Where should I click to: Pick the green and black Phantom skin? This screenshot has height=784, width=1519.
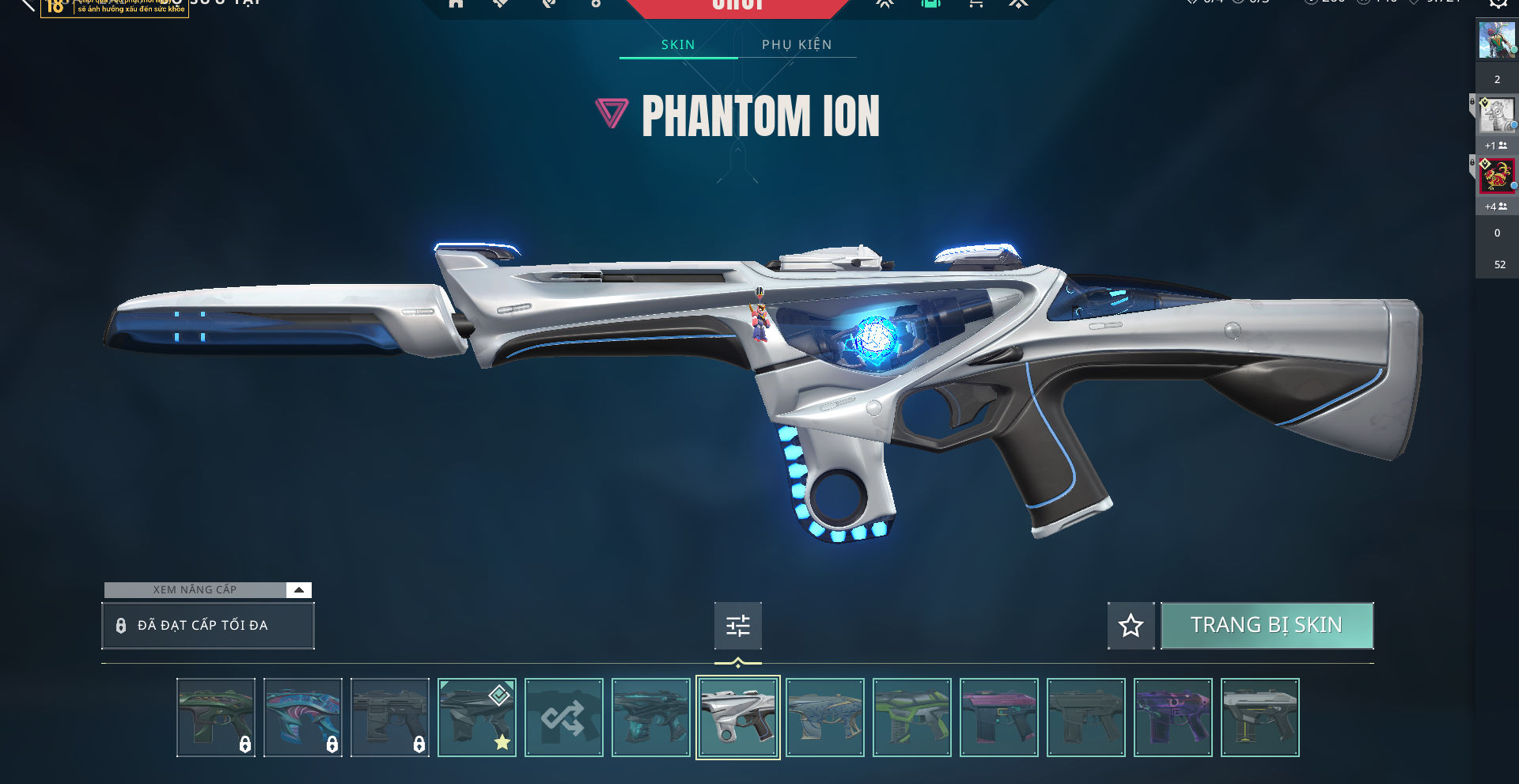[912, 718]
